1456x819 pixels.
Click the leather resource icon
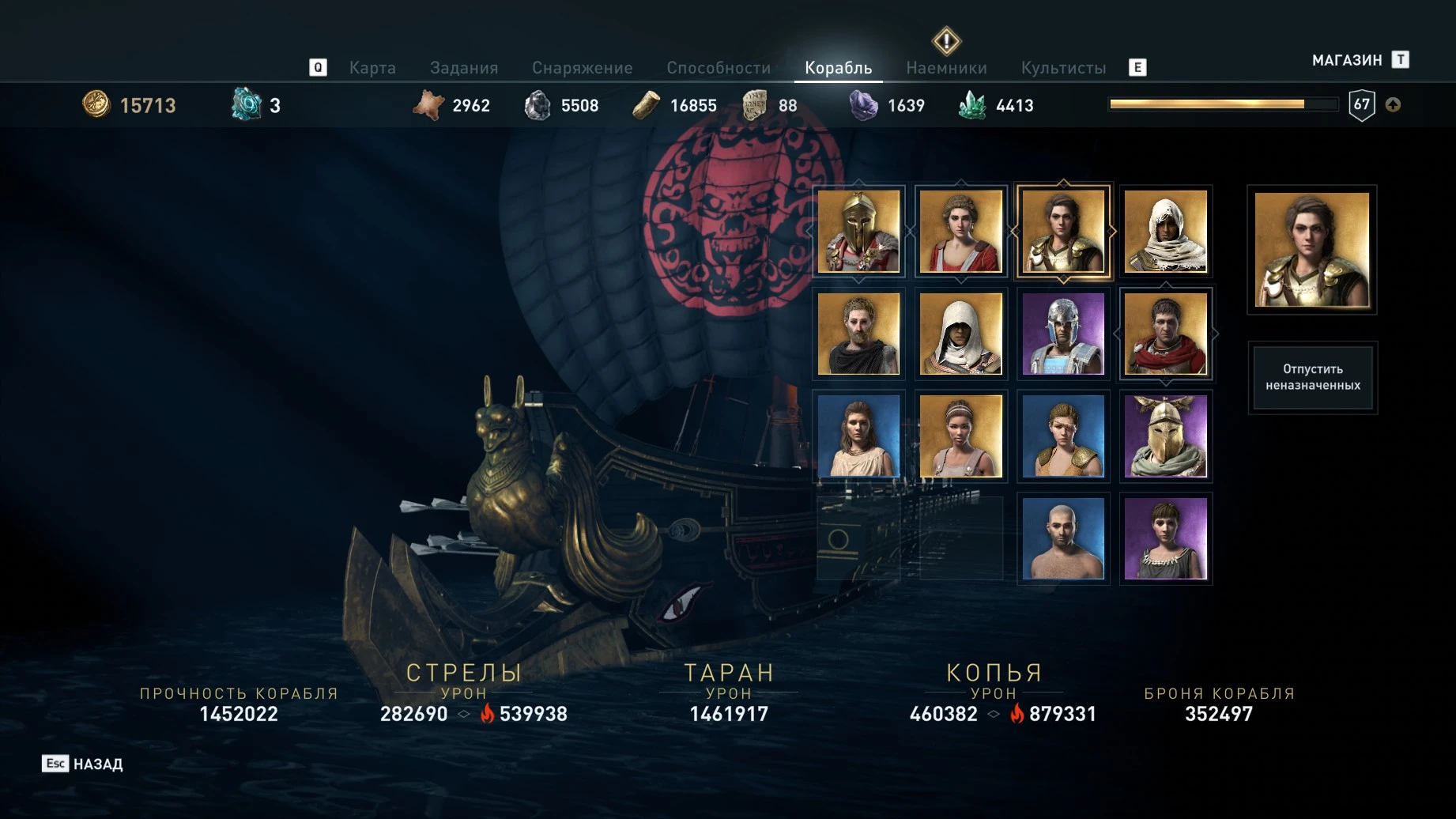click(x=429, y=104)
